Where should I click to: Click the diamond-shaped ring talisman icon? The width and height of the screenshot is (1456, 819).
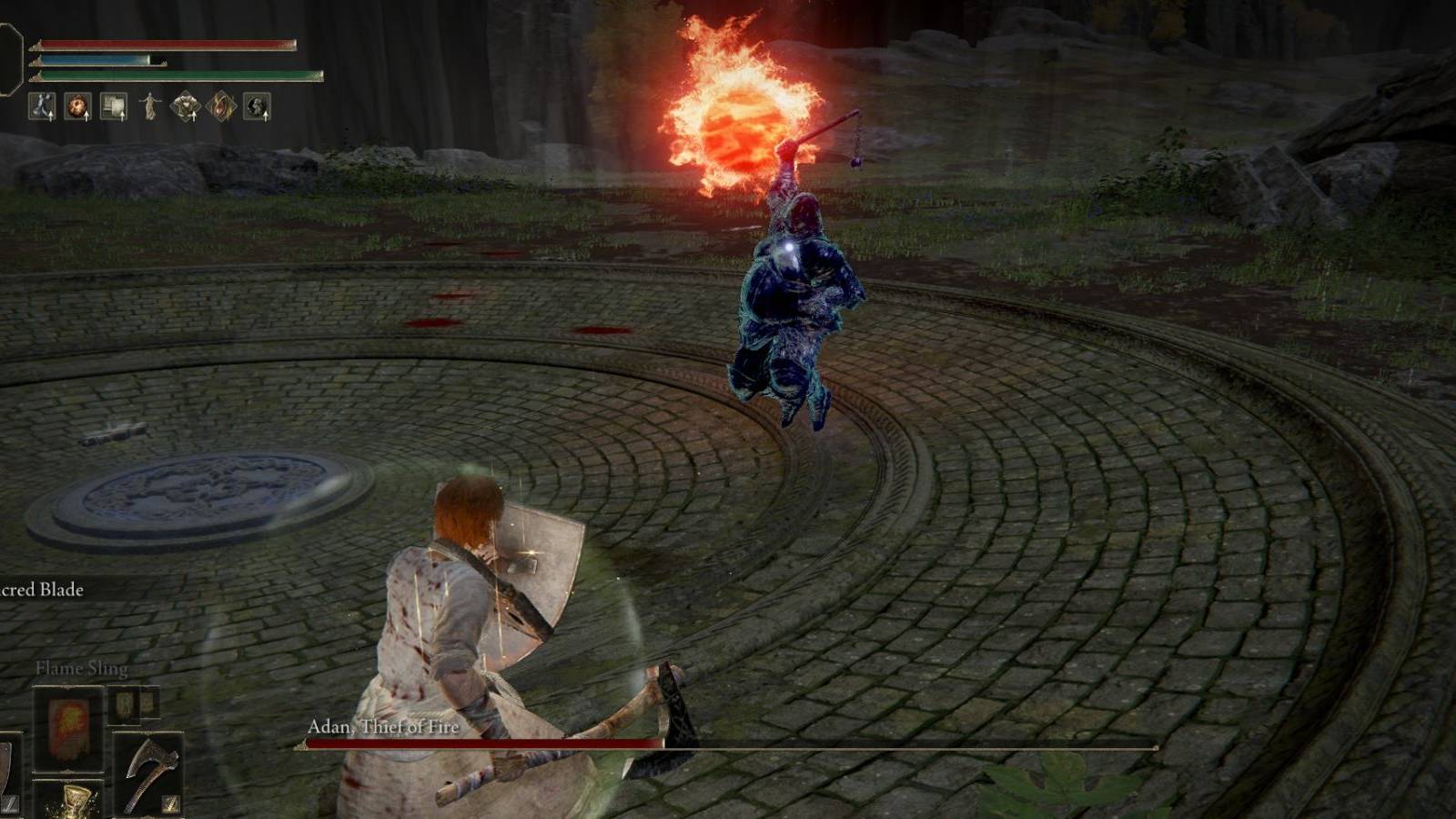223,105
